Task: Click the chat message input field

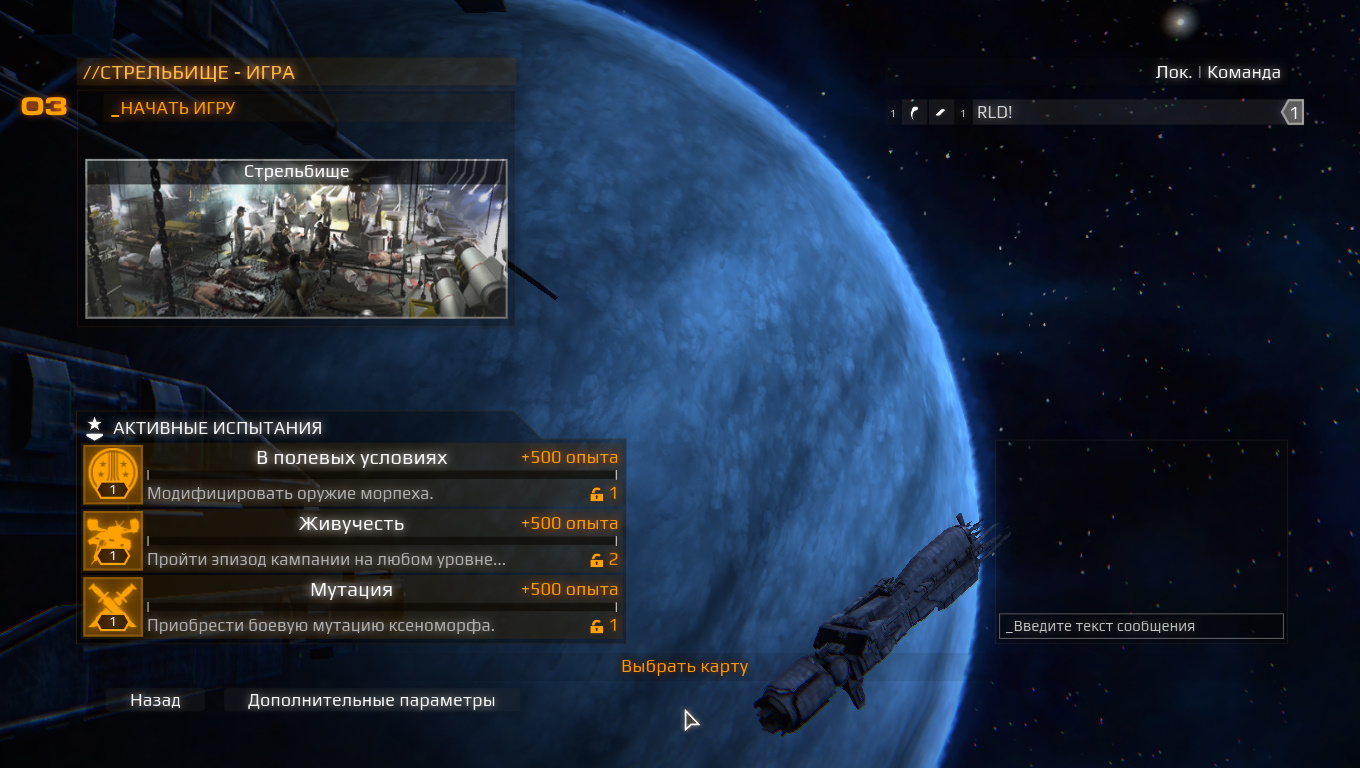Action: pyautogui.click(x=1140, y=626)
